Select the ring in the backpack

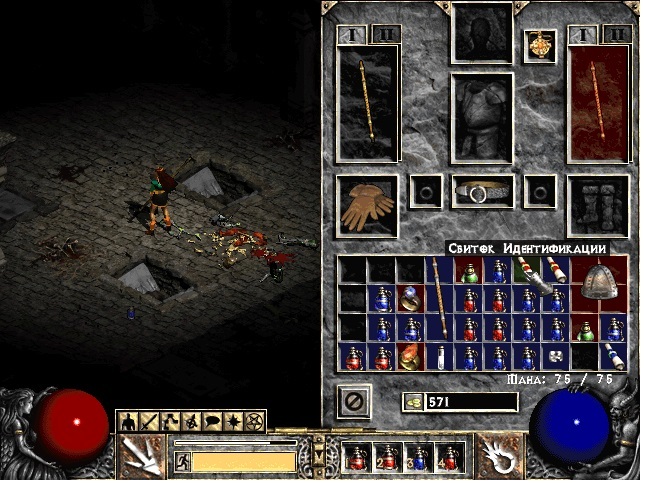[411, 297]
